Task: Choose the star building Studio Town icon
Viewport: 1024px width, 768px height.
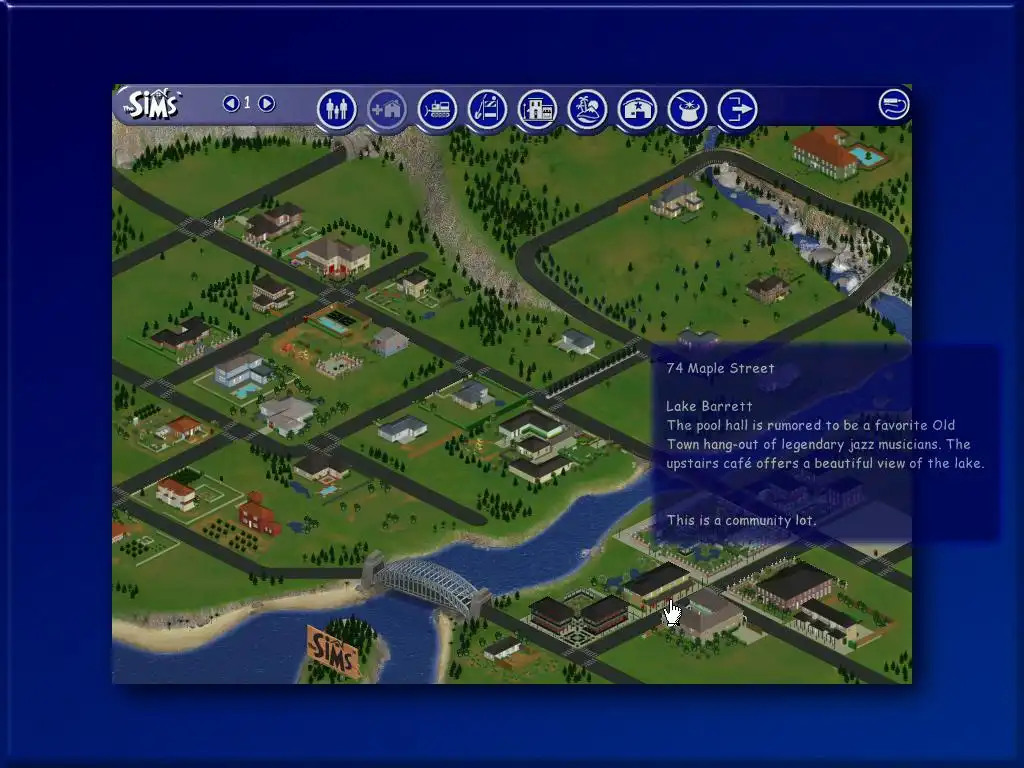Action: tap(637, 109)
